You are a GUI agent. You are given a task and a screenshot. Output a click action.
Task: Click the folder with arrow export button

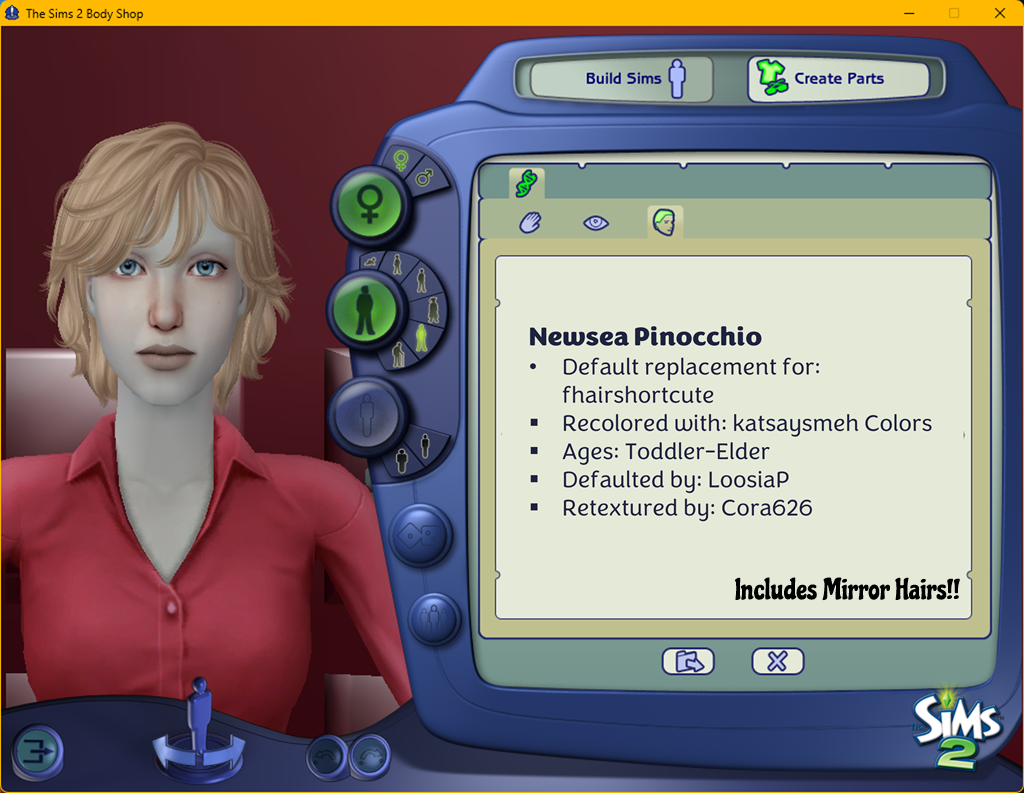688,661
